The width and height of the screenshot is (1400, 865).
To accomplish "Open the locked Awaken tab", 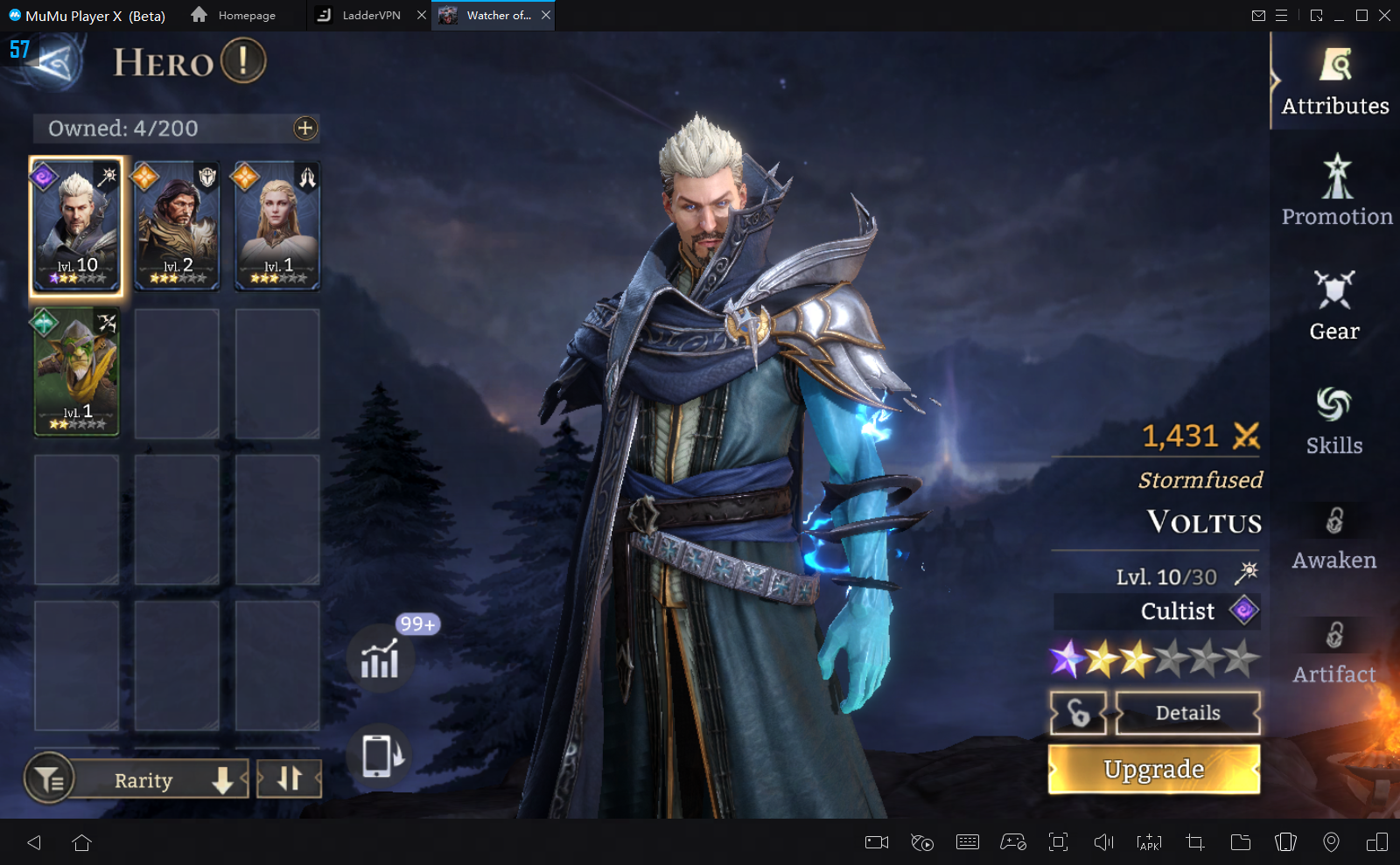I will tap(1334, 536).
